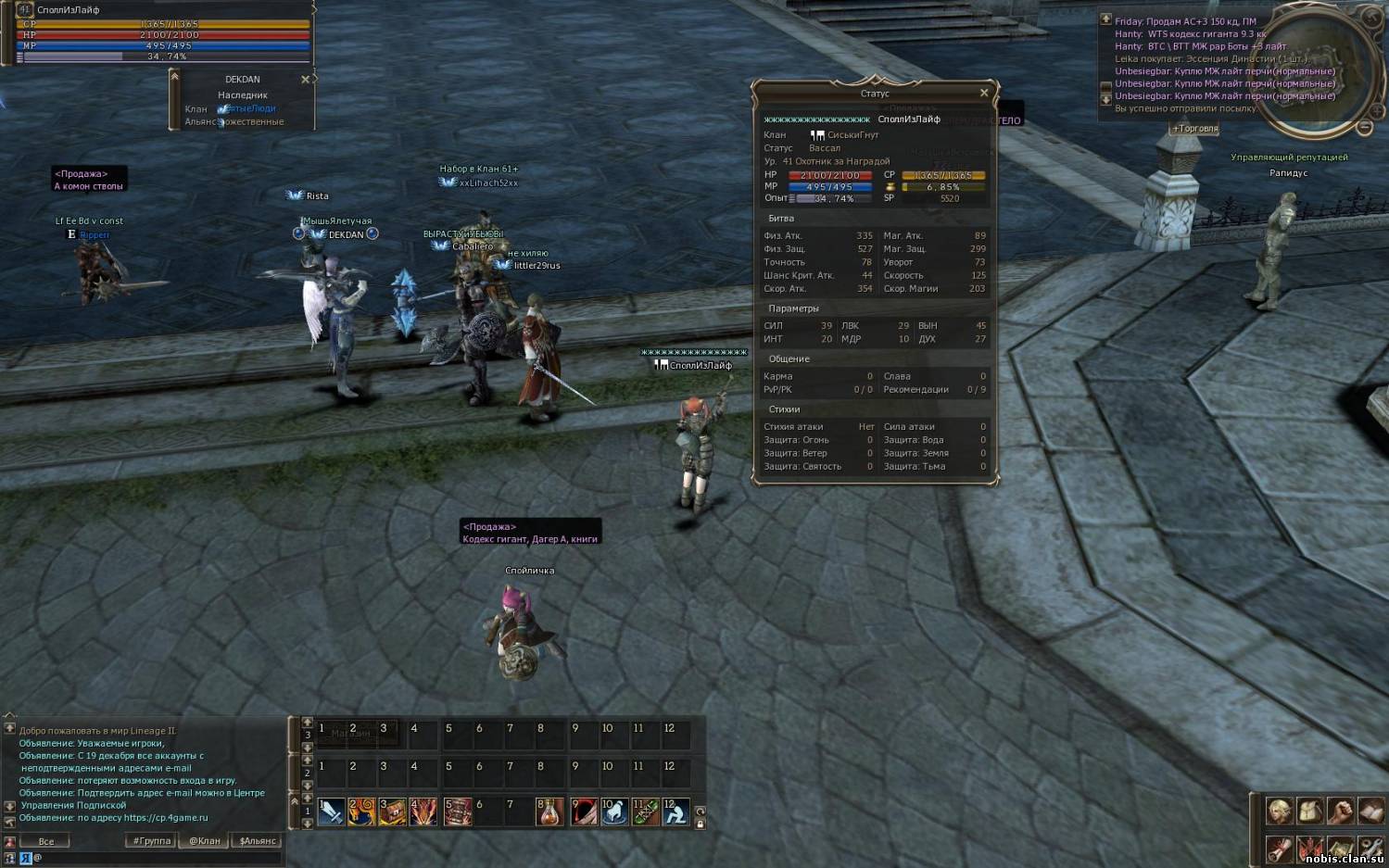This screenshot has width=1389, height=868.
Task: Use the sword attack skill in hotbar
Action: (331, 811)
